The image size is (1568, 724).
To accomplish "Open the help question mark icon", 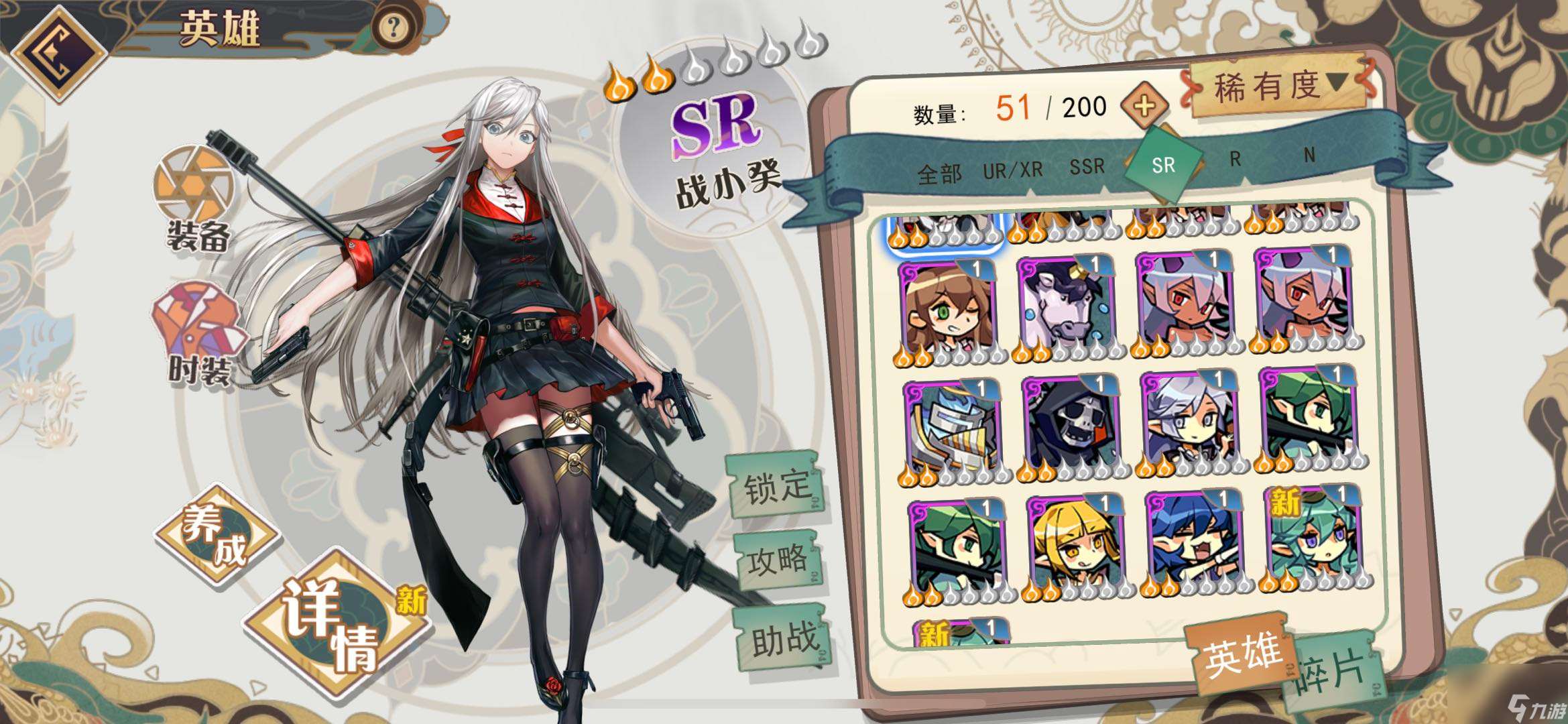I will [394, 27].
